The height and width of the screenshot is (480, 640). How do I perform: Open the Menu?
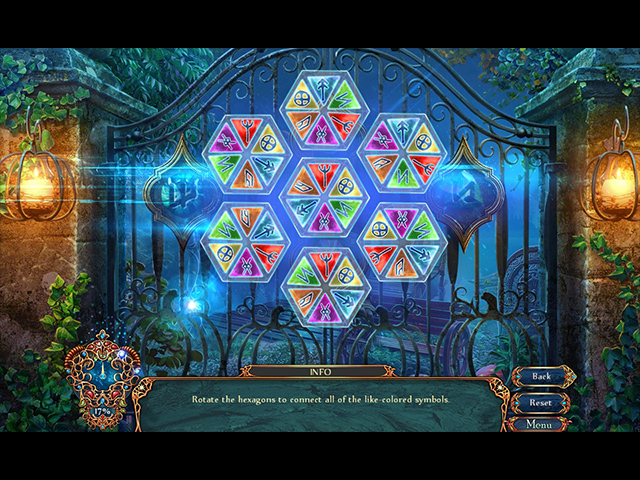point(539,424)
